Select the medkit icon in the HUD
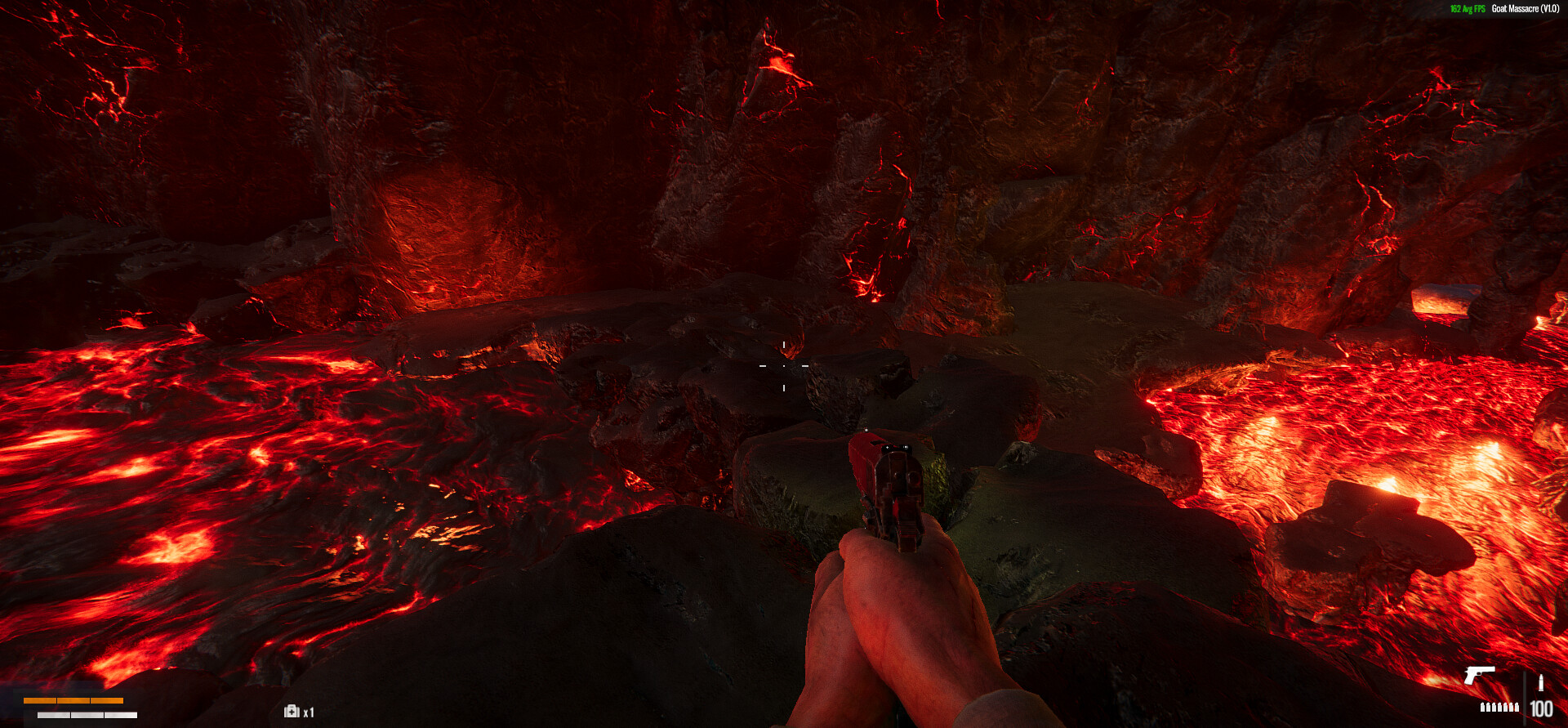1568x728 pixels. pyautogui.click(x=292, y=711)
